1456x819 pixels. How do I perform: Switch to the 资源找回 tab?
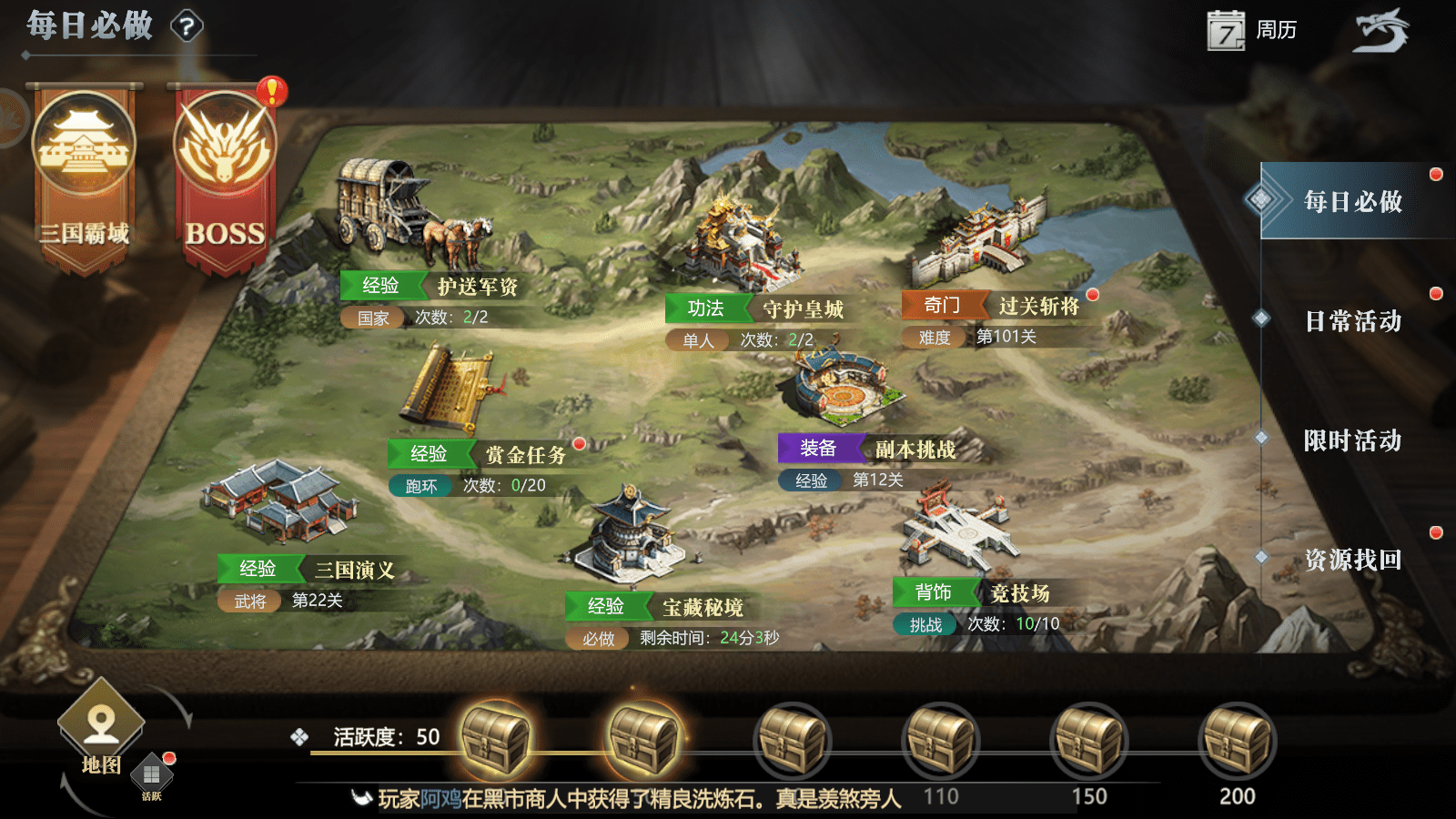tap(1352, 560)
